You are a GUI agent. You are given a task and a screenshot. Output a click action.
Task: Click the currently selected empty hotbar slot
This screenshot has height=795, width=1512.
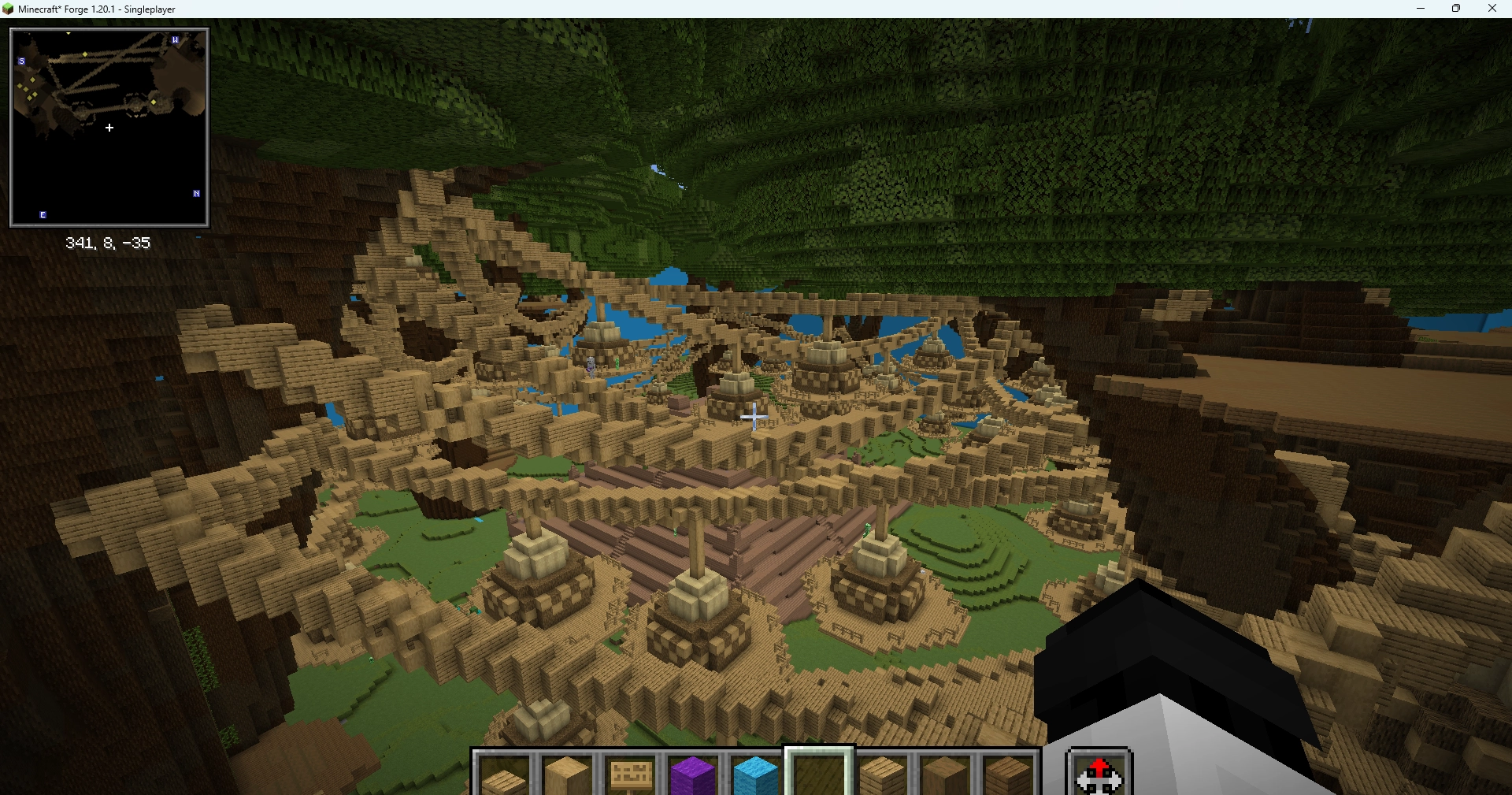click(x=817, y=776)
